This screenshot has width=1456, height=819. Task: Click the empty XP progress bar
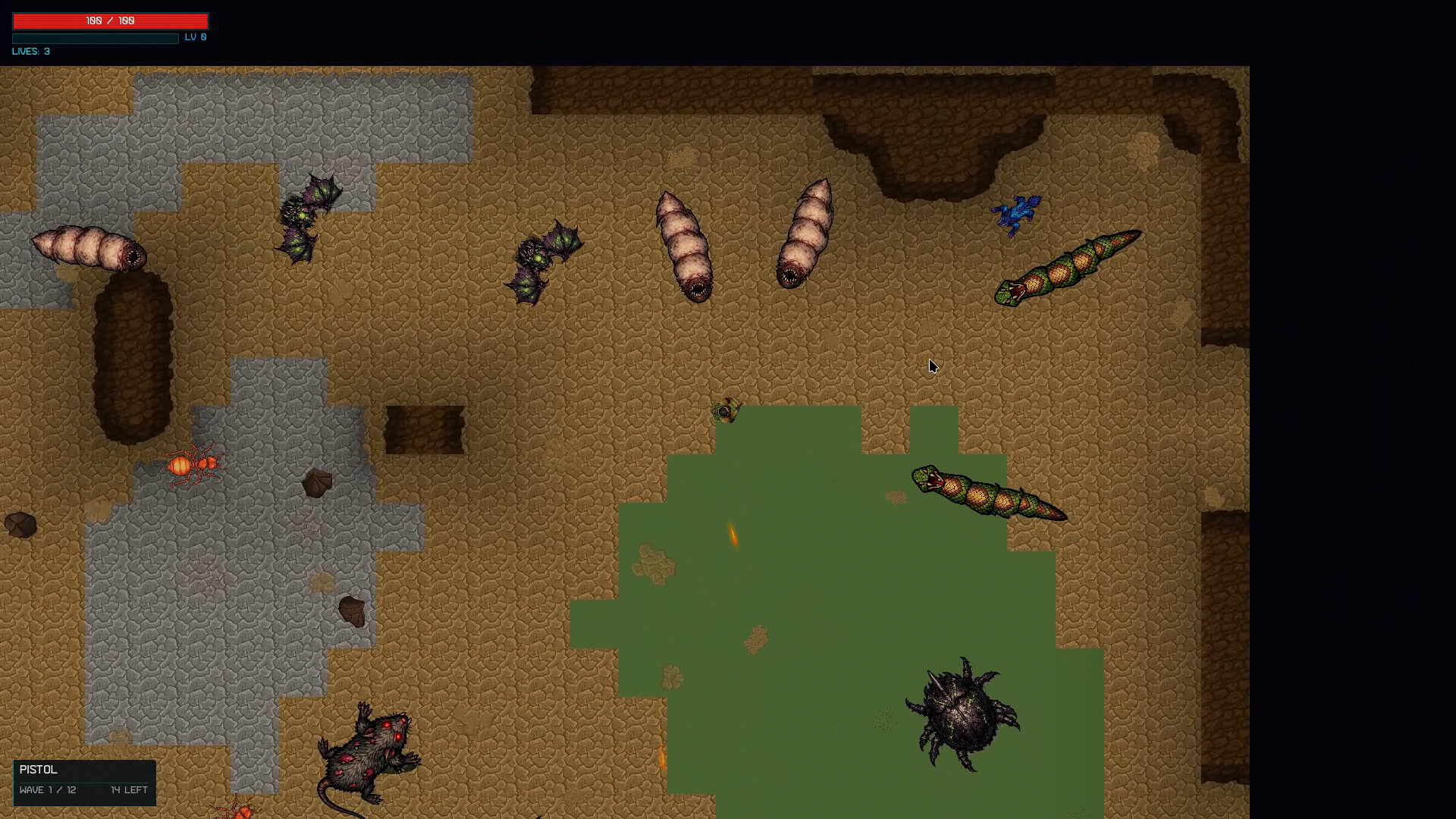pos(95,38)
